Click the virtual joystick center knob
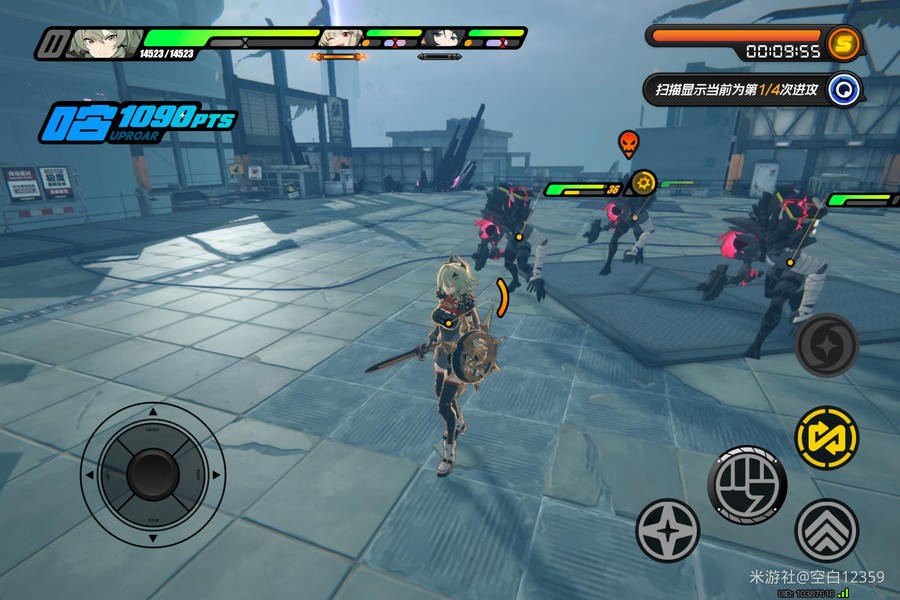Image resolution: width=900 pixels, height=600 pixels. point(152,473)
